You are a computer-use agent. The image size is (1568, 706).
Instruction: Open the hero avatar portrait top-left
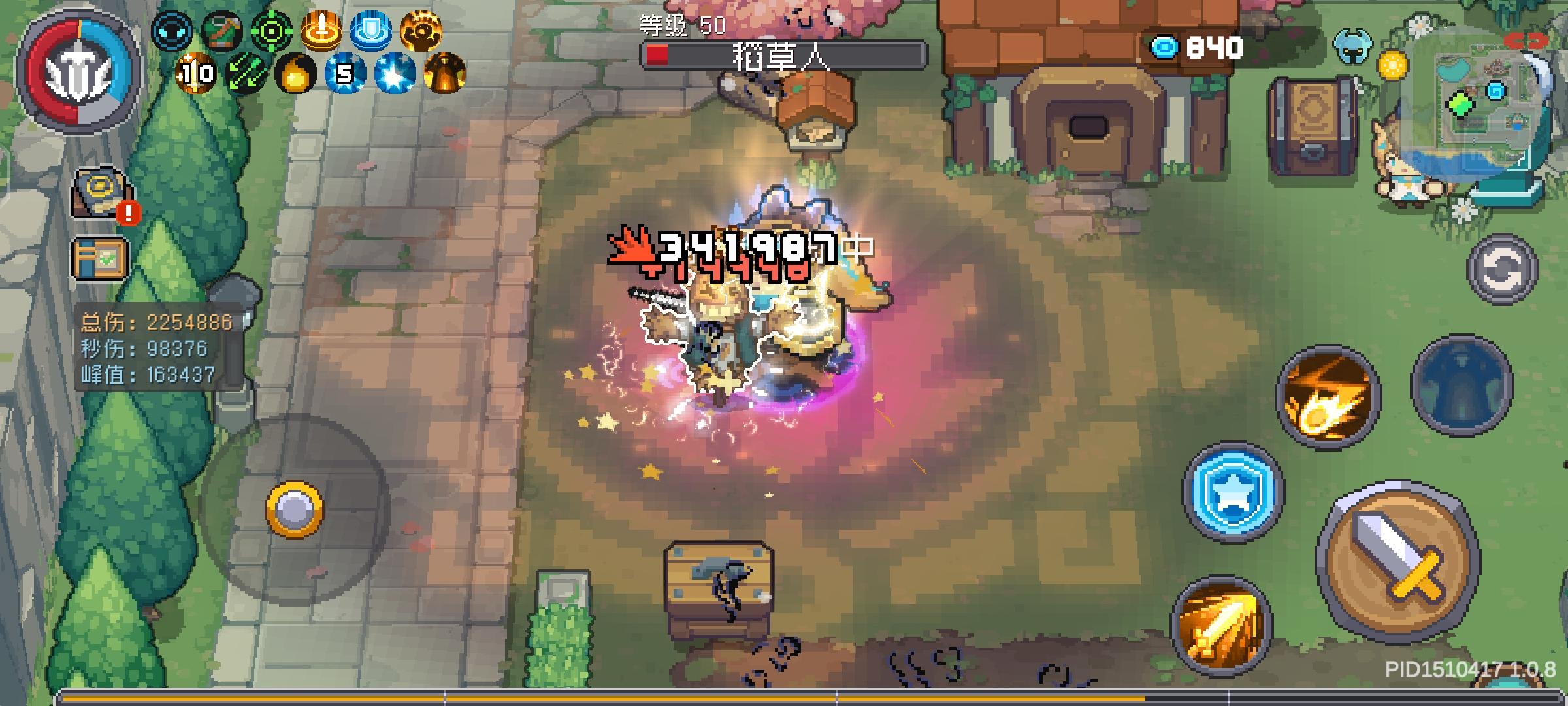78,69
